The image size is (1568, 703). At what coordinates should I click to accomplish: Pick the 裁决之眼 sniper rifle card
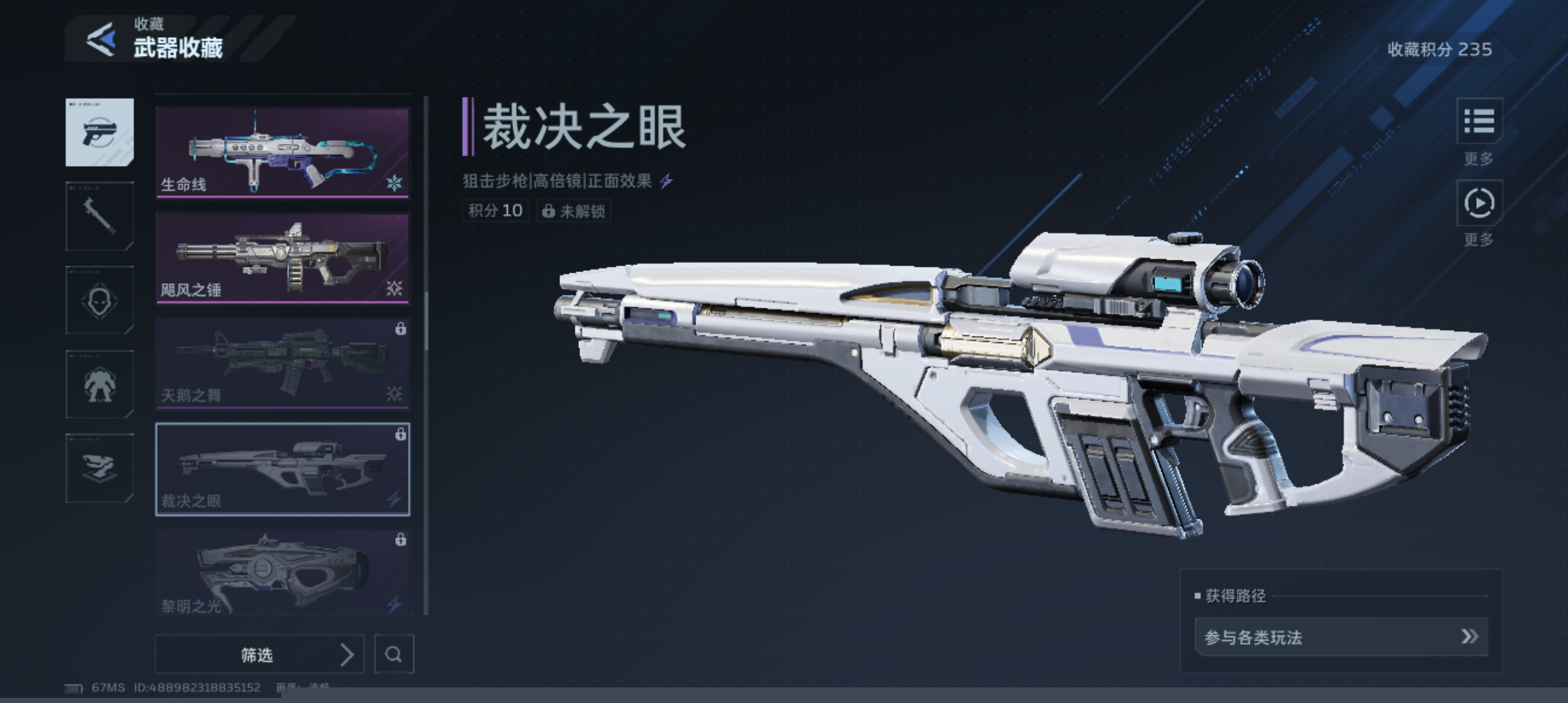pos(283,469)
